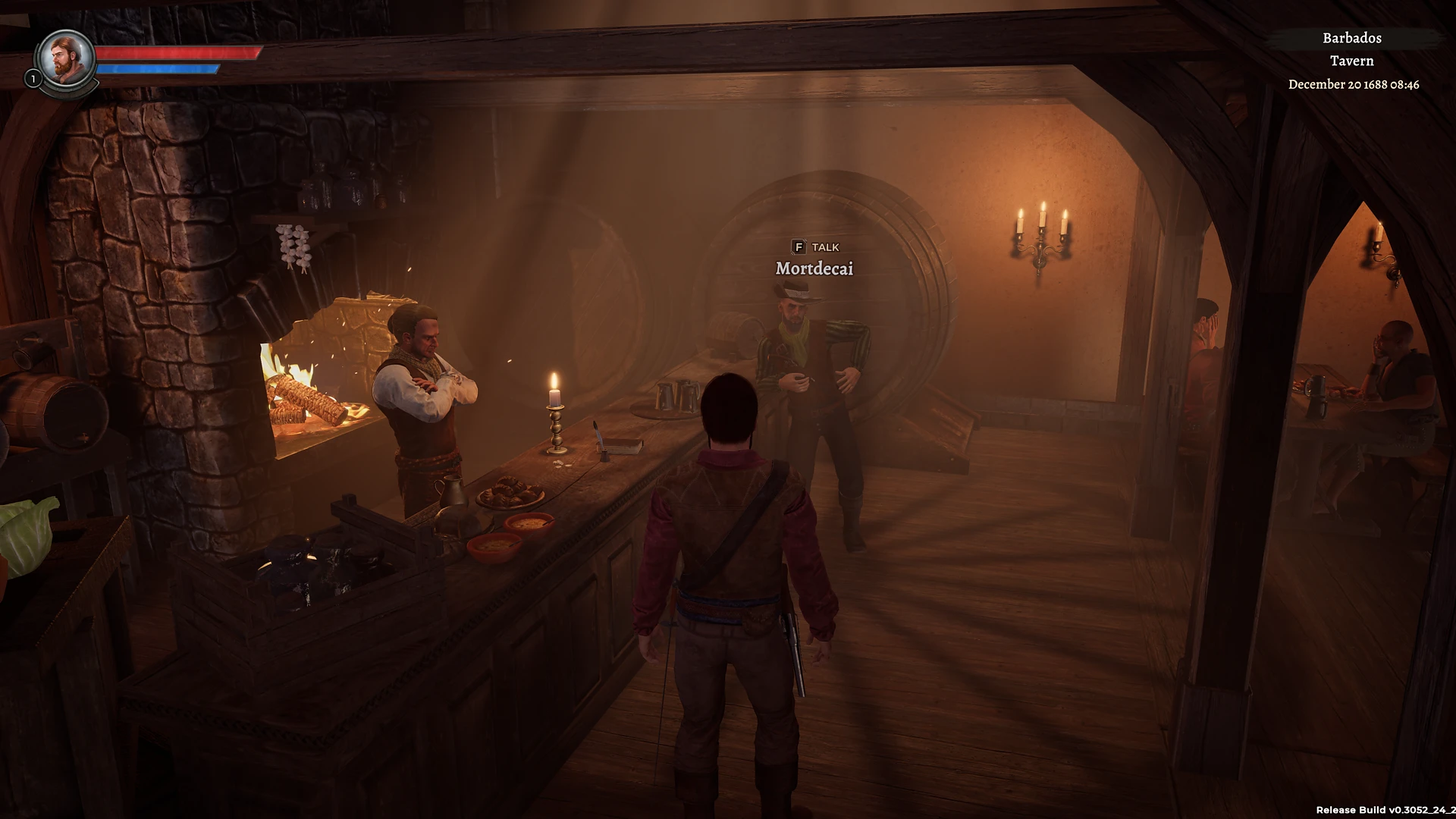
Task: Select the Tavern label under Barbados
Action: 1353,61
